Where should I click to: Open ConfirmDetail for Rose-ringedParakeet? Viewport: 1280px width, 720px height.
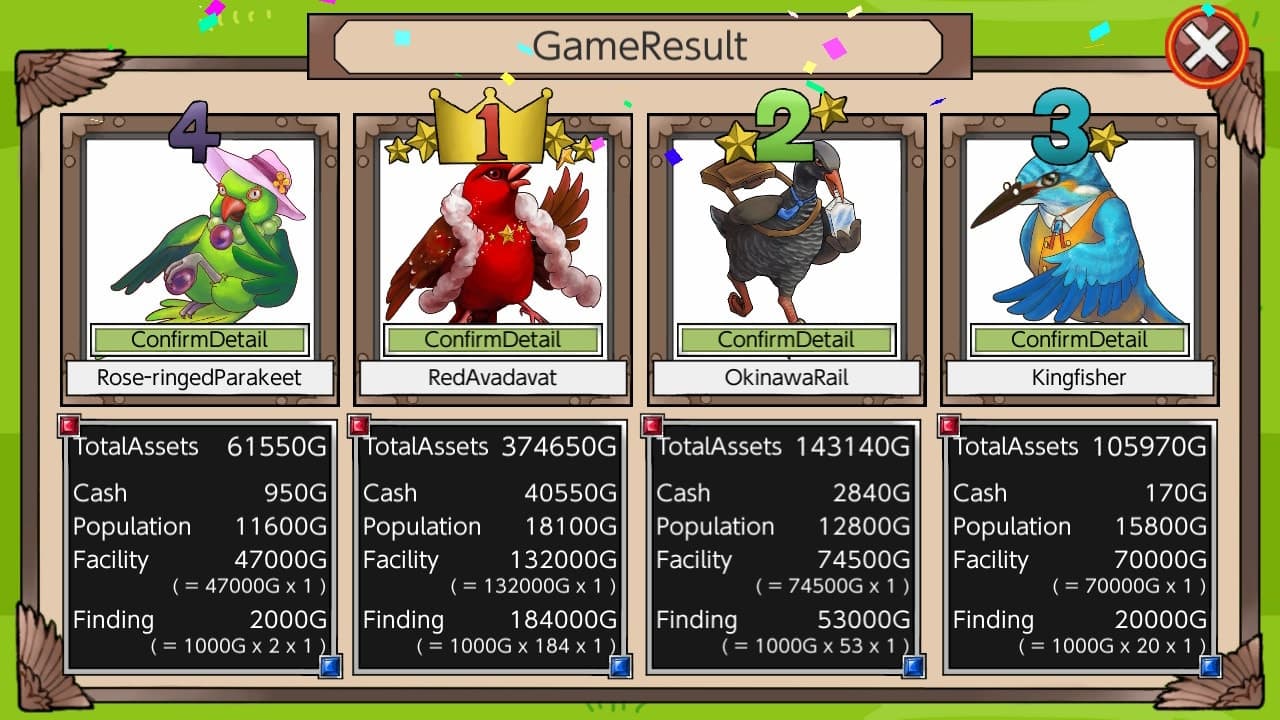click(199, 340)
